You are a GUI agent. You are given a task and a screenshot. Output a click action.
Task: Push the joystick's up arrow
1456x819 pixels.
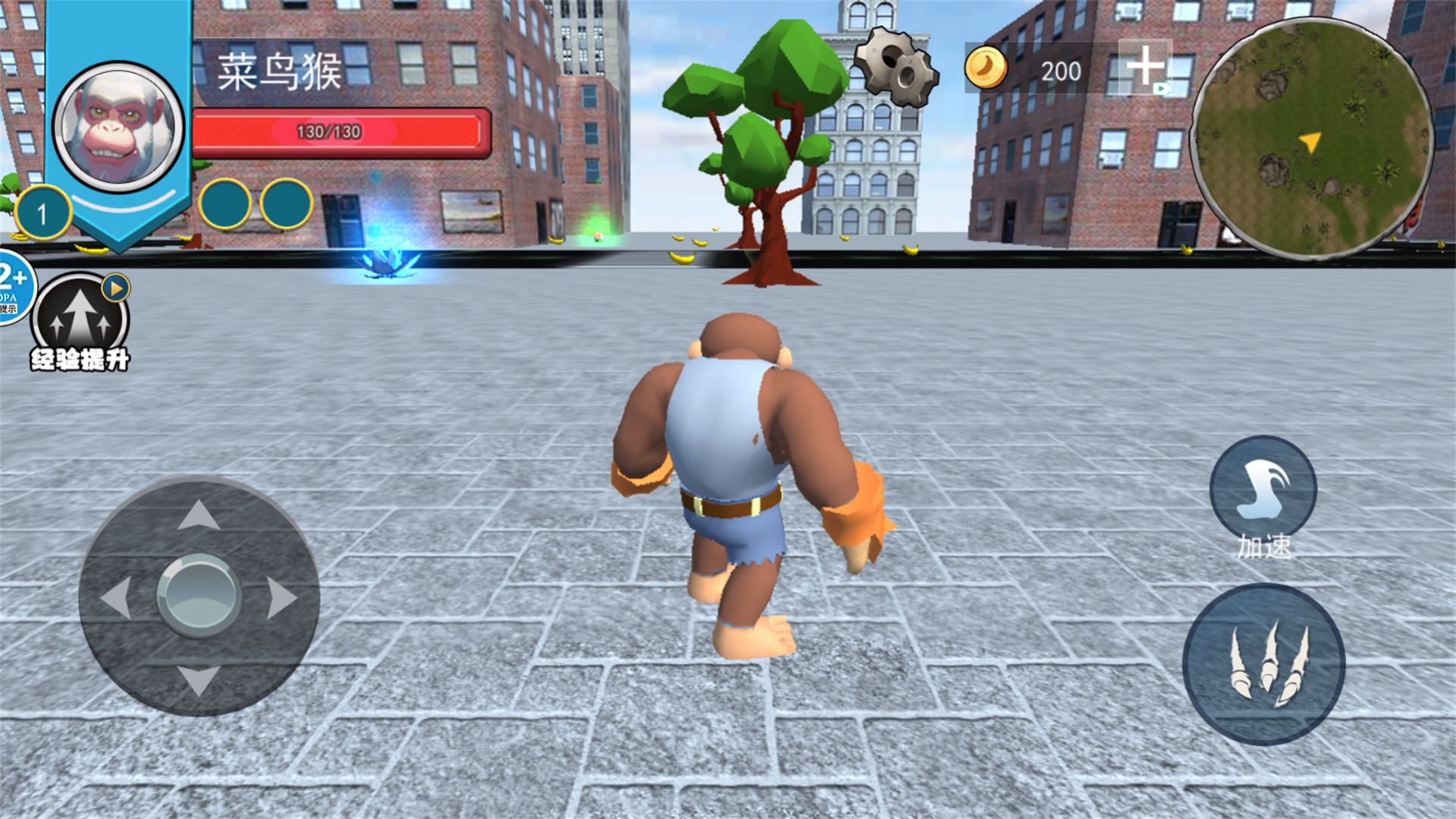click(x=199, y=515)
